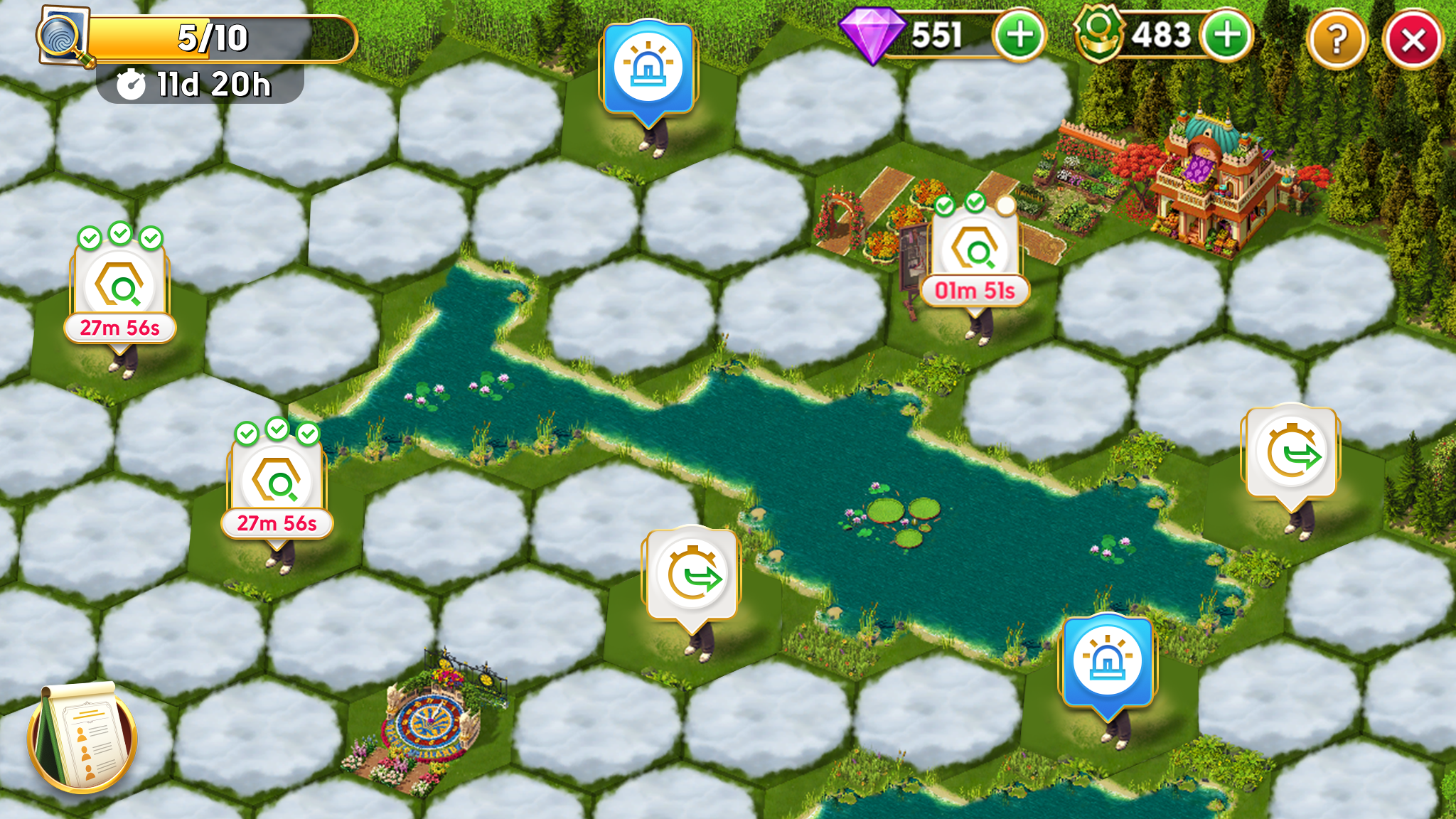Buy more green badge tokens with plus
The width and height of the screenshot is (1456, 819).
pyautogui.click(x=1226, y=36)
